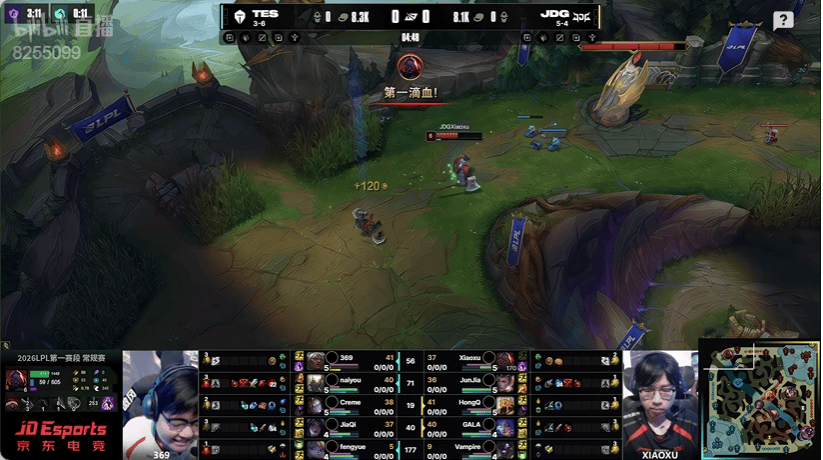Select Vampire's champion portrait
The width and height of the screenshot is (823, 460).
click(x=505, y=449)
